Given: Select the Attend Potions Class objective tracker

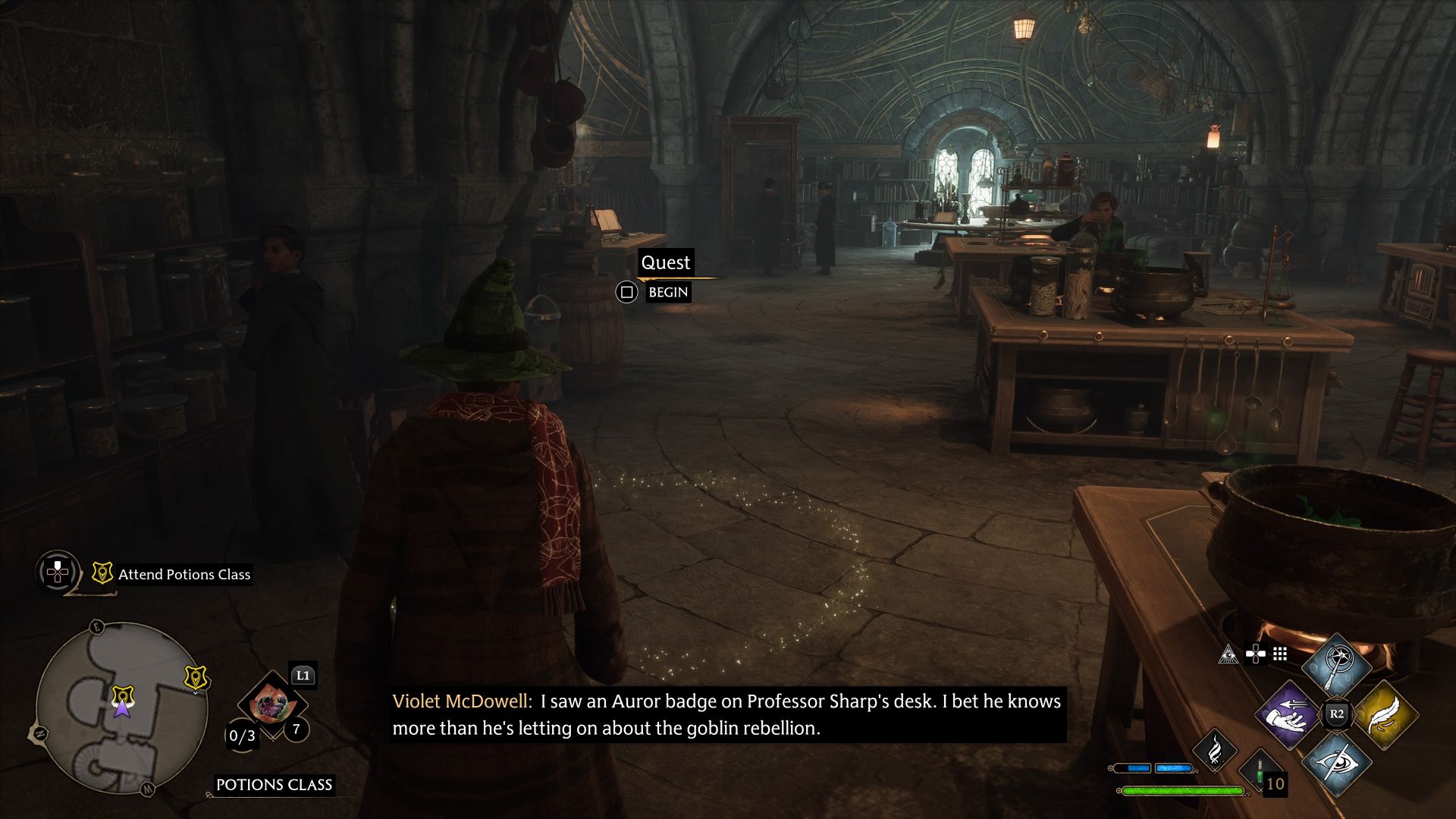Looking at the screenshot, I should [x=184, y=575].
